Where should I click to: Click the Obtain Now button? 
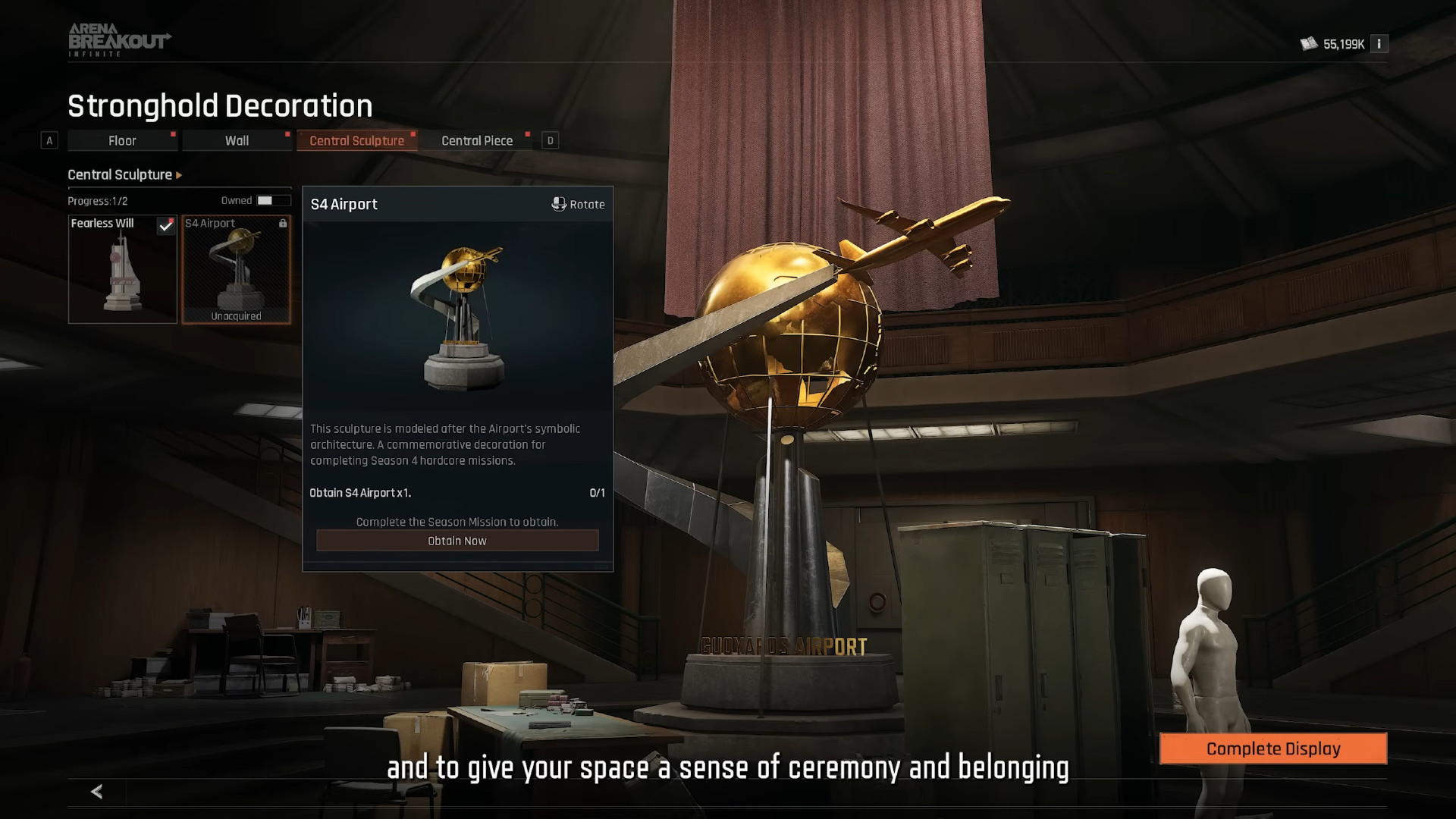(x=457, y=541)
